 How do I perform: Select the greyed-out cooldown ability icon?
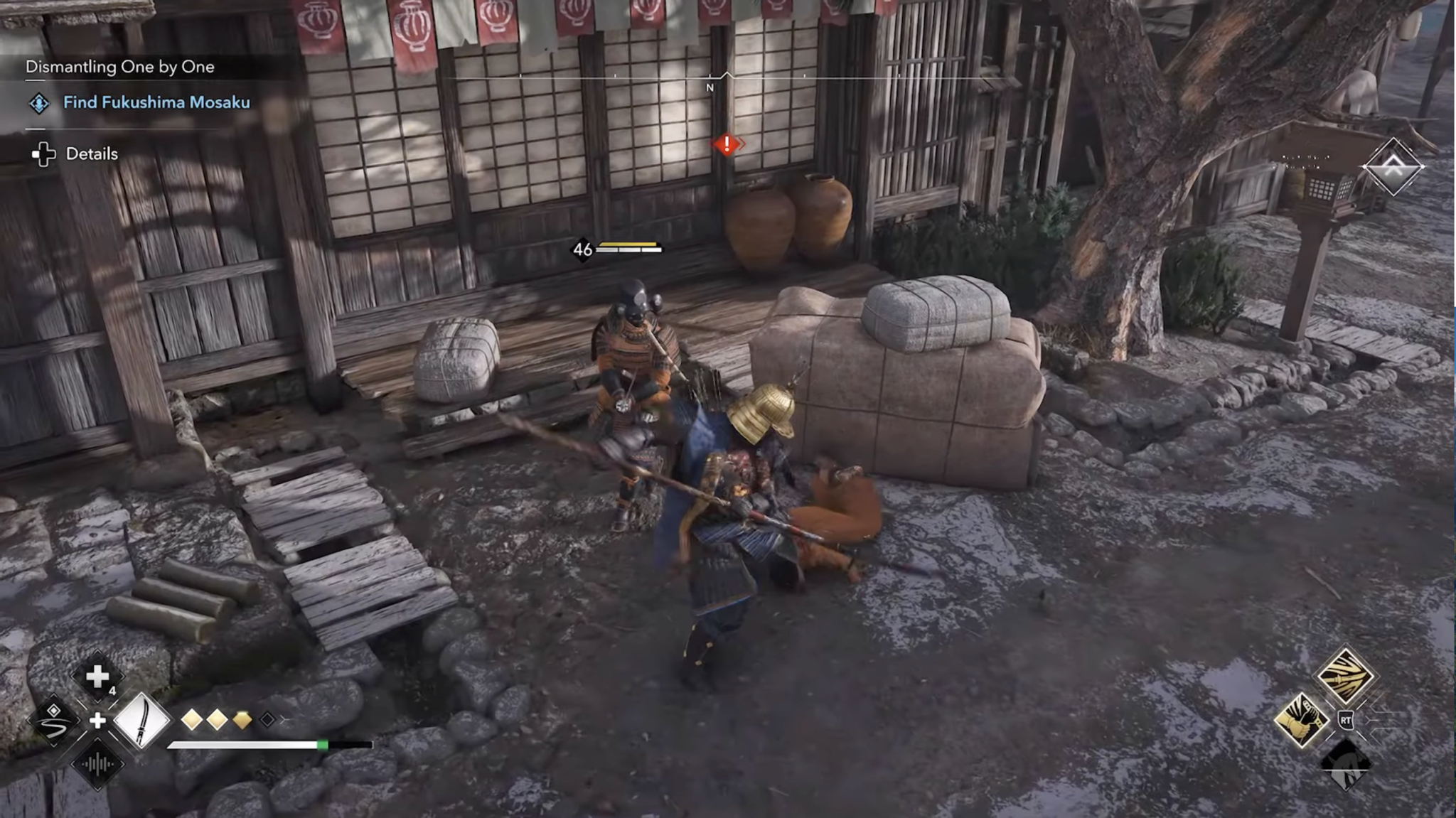click(x=1345, y=765)
